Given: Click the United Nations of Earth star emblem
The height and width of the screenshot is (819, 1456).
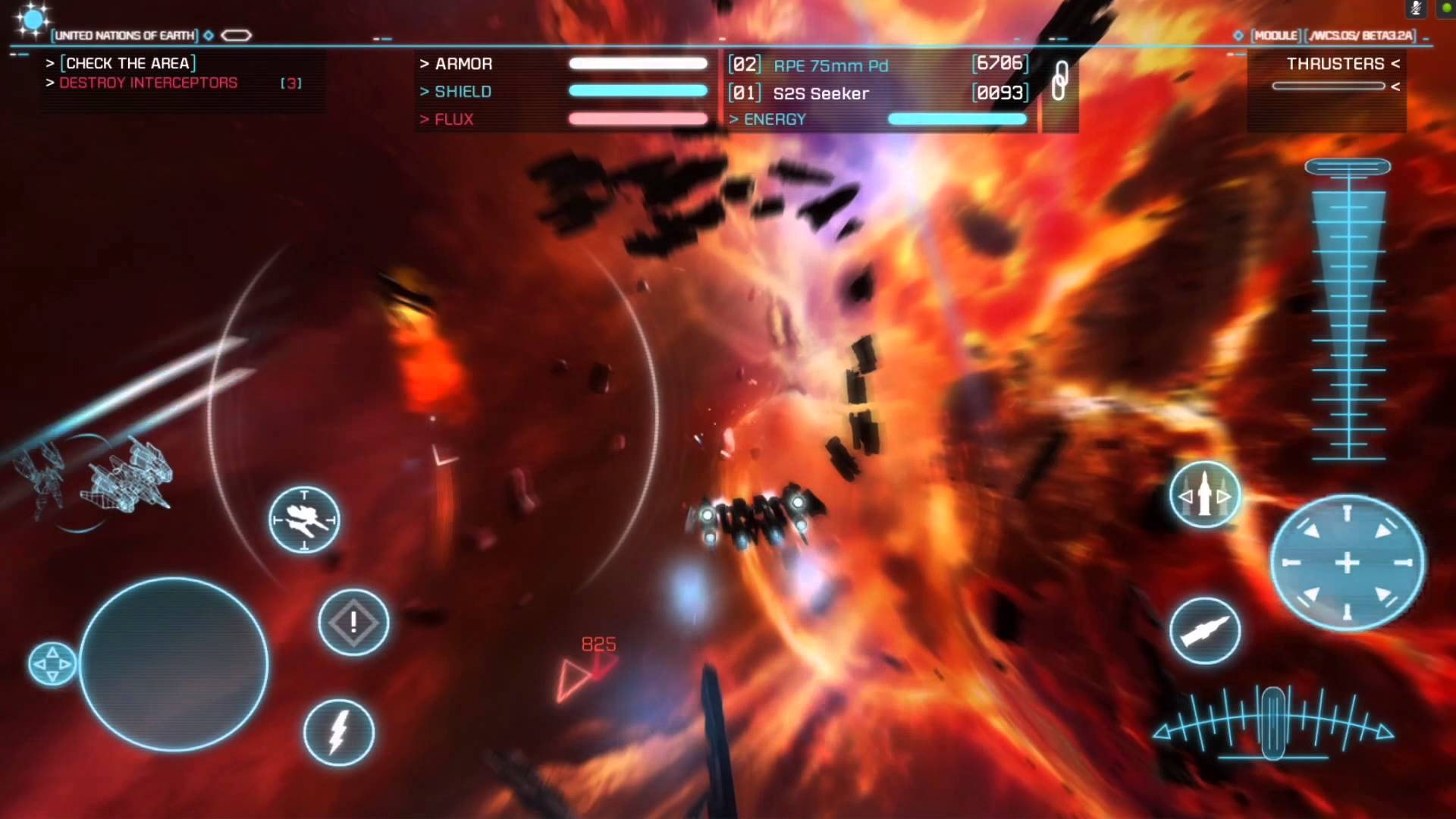Looking at the screenshot, I should pos(32,20).
